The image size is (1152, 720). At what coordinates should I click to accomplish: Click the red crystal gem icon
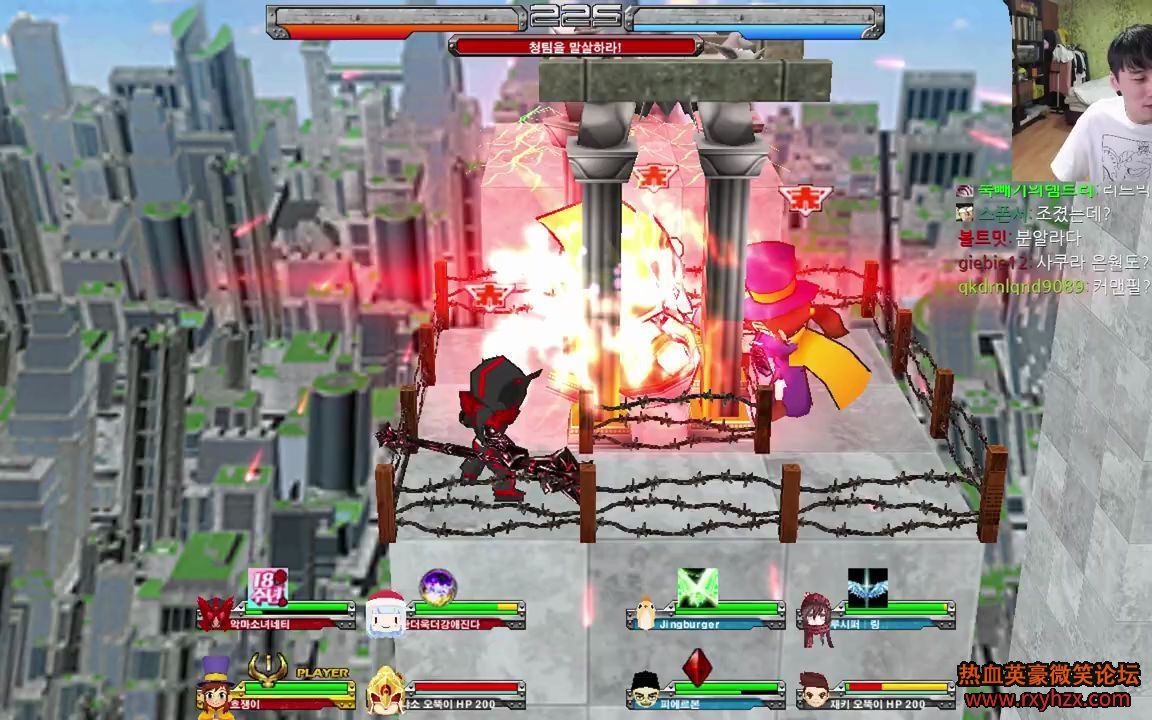(x=697, y=667)
